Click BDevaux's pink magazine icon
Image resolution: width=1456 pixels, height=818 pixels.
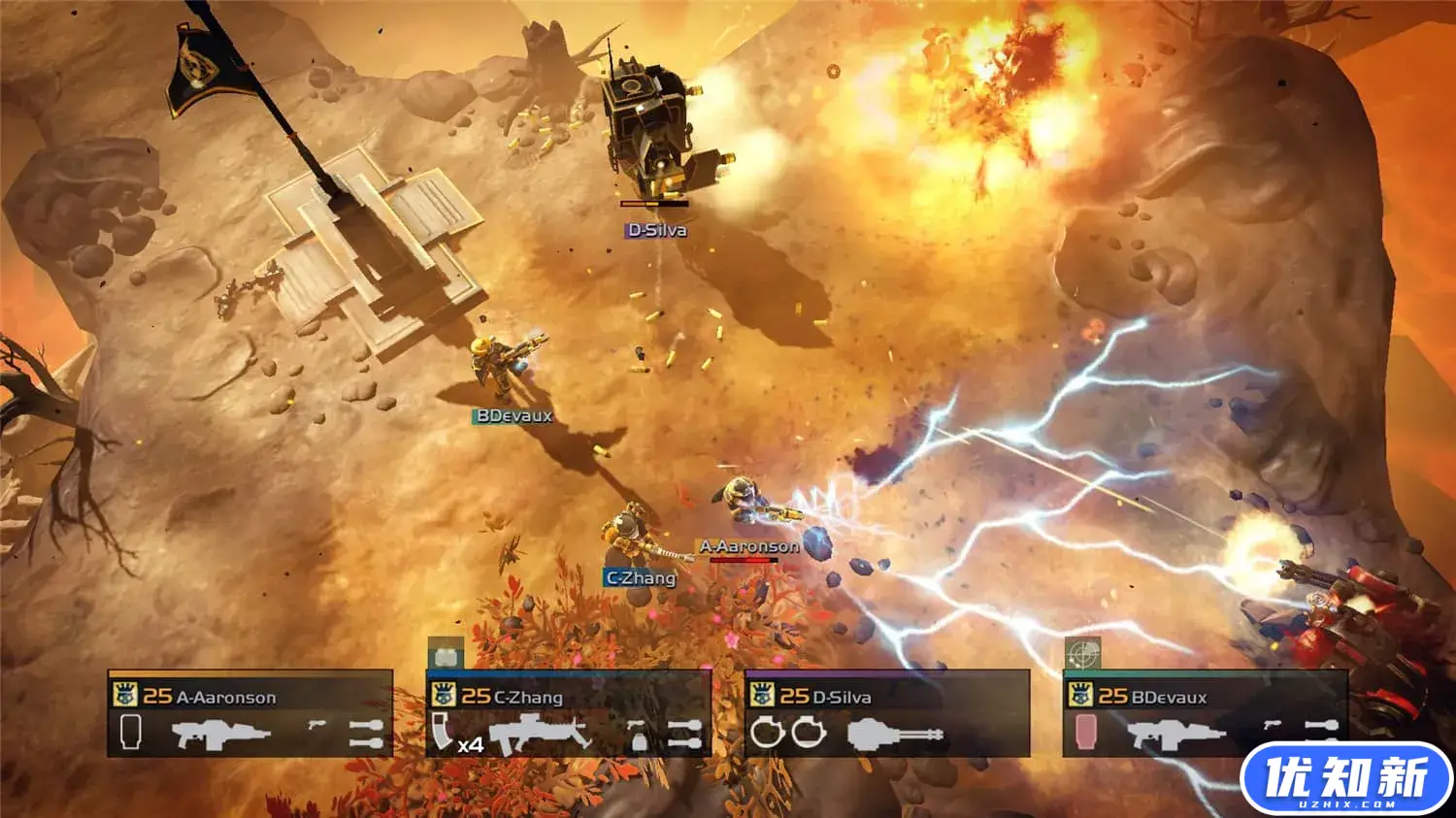pyautogui.click(x=1084, y=732)
